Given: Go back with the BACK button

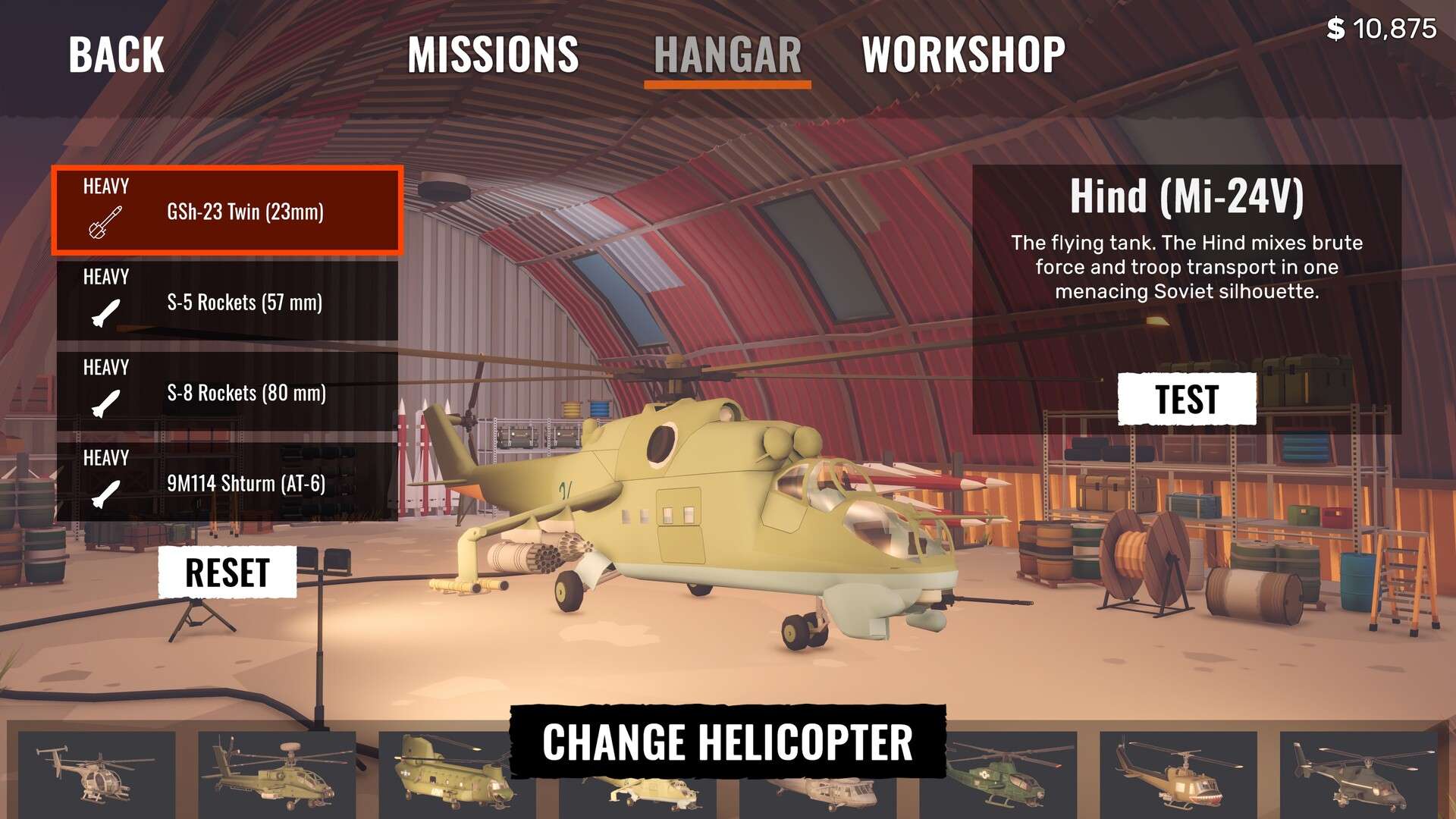Looking at the screenshot, I should [116, 55].
